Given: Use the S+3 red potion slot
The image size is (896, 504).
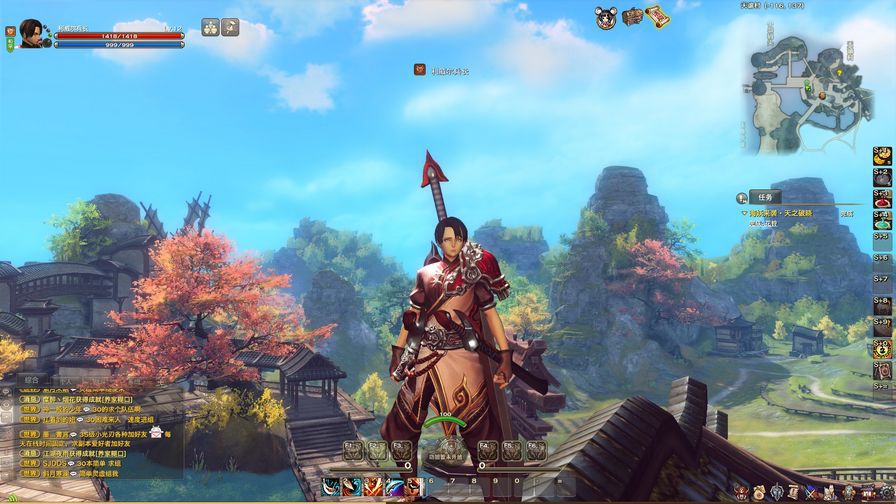Looking at the screenshot, I should [x=882, y=198].
